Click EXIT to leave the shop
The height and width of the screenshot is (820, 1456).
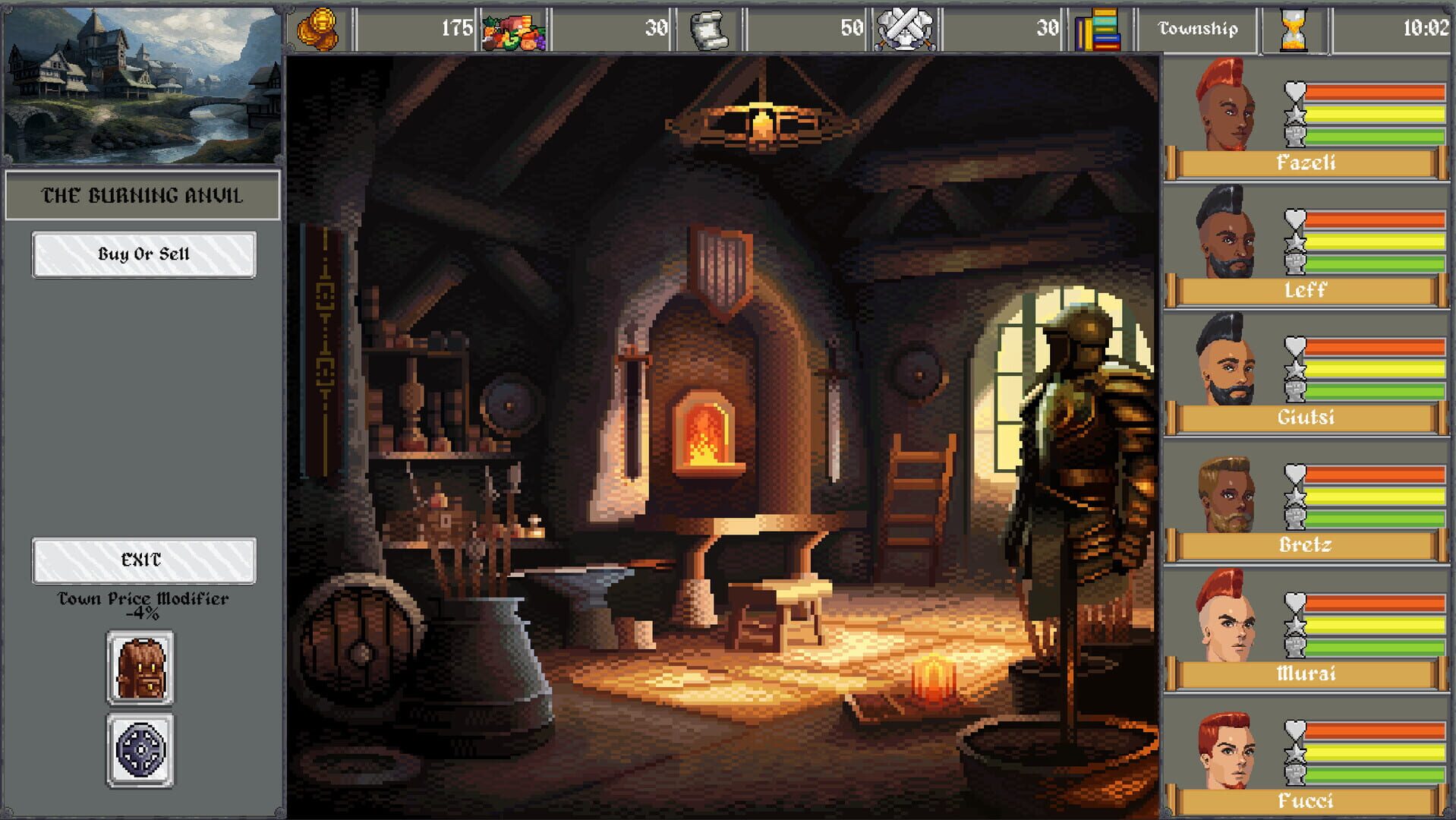pos(143,562)
